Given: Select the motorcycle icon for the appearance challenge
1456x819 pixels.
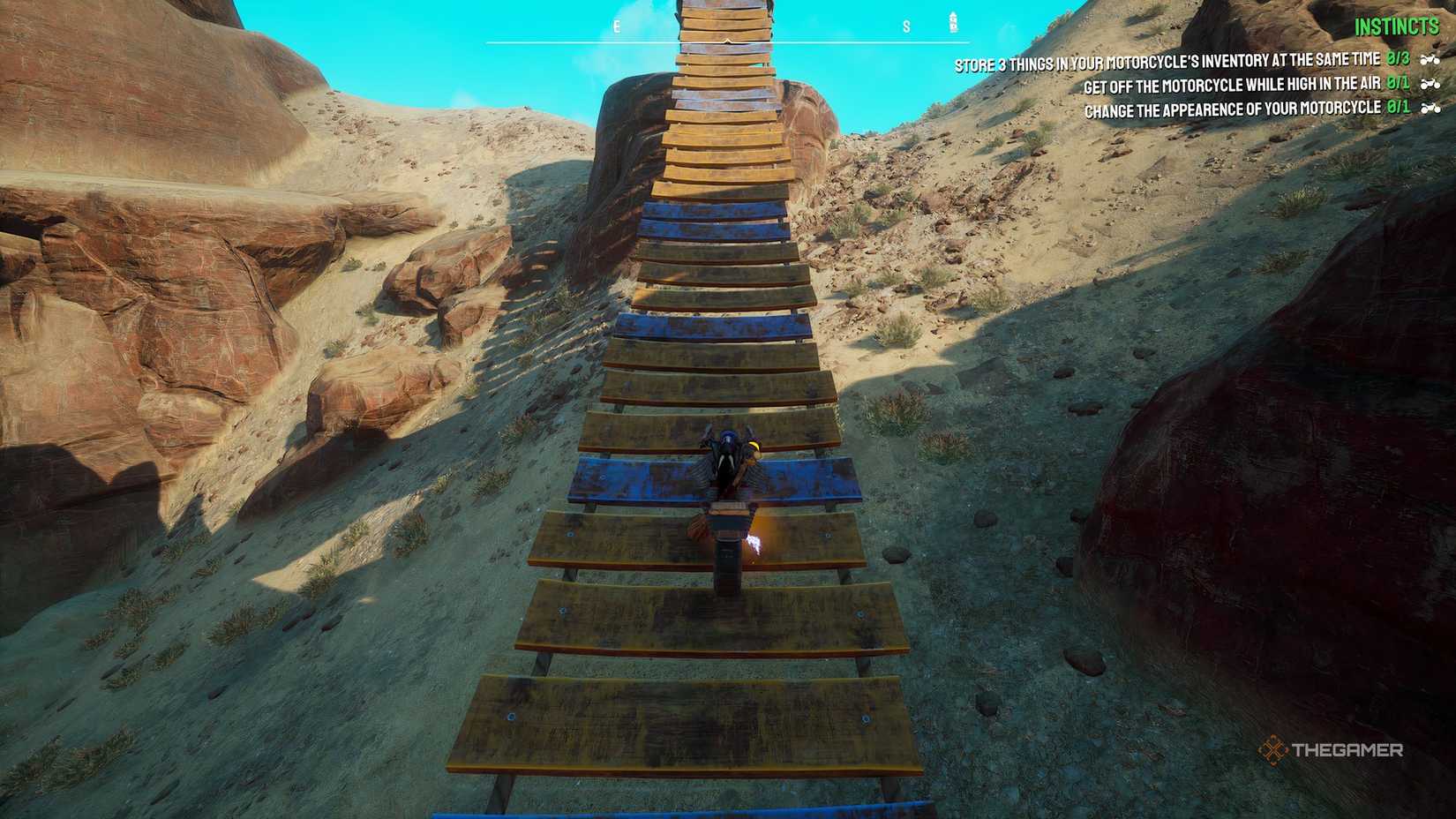Looking at the screenshot, I should click(1431, 107).
